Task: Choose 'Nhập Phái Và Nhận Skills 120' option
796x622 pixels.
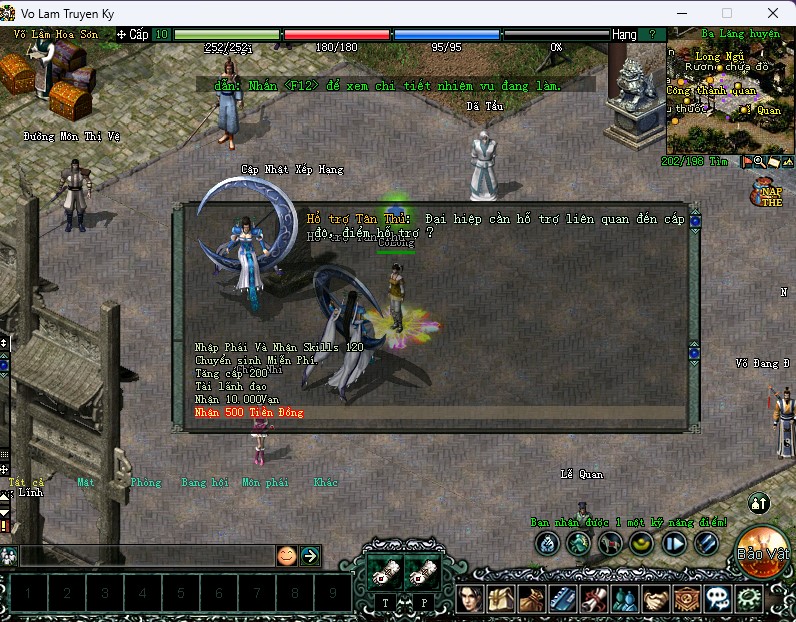Action: (x=279, y=347)
